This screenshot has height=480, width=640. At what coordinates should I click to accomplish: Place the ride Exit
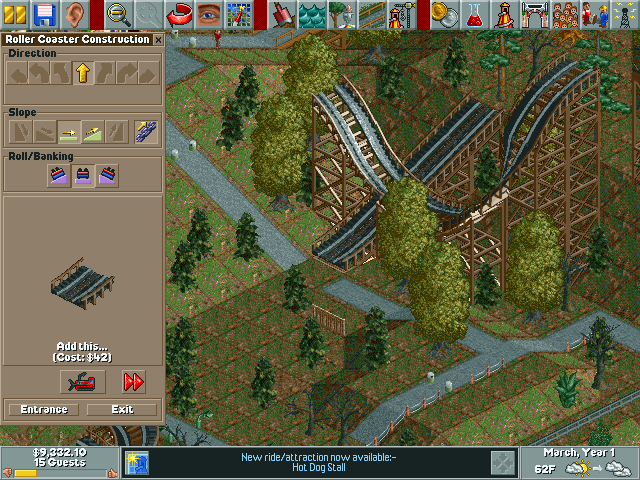click(122, 409)
